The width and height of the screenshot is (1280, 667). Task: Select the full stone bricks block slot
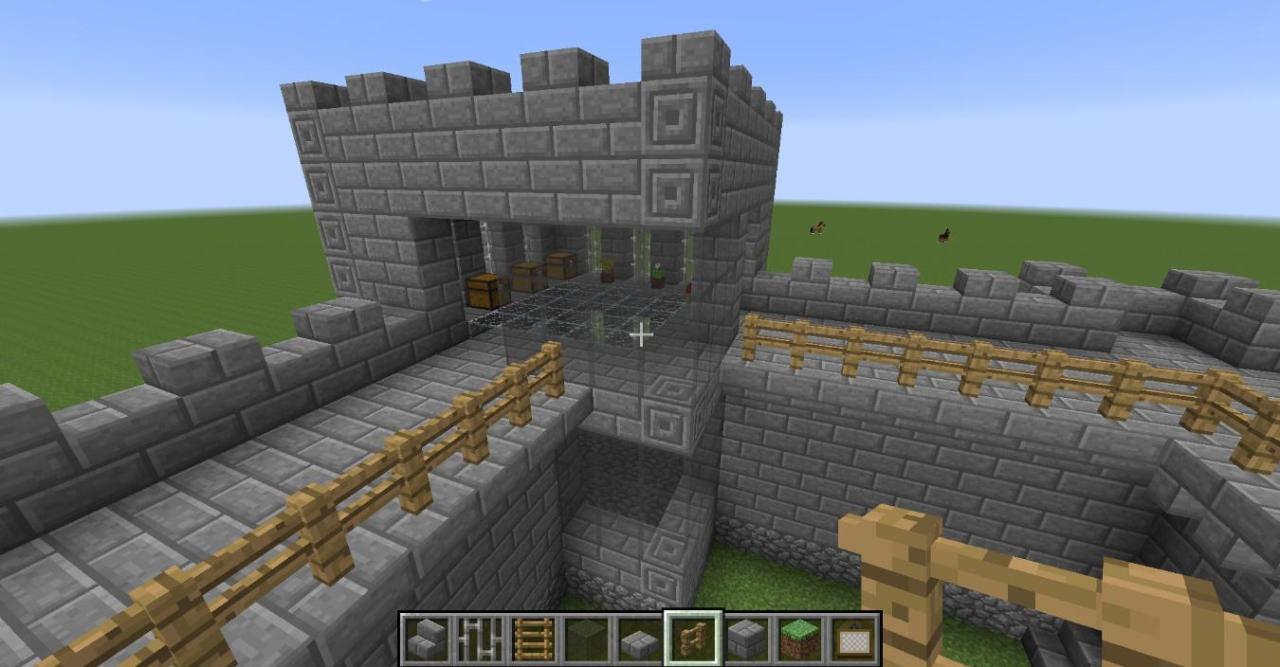point(746,638)
